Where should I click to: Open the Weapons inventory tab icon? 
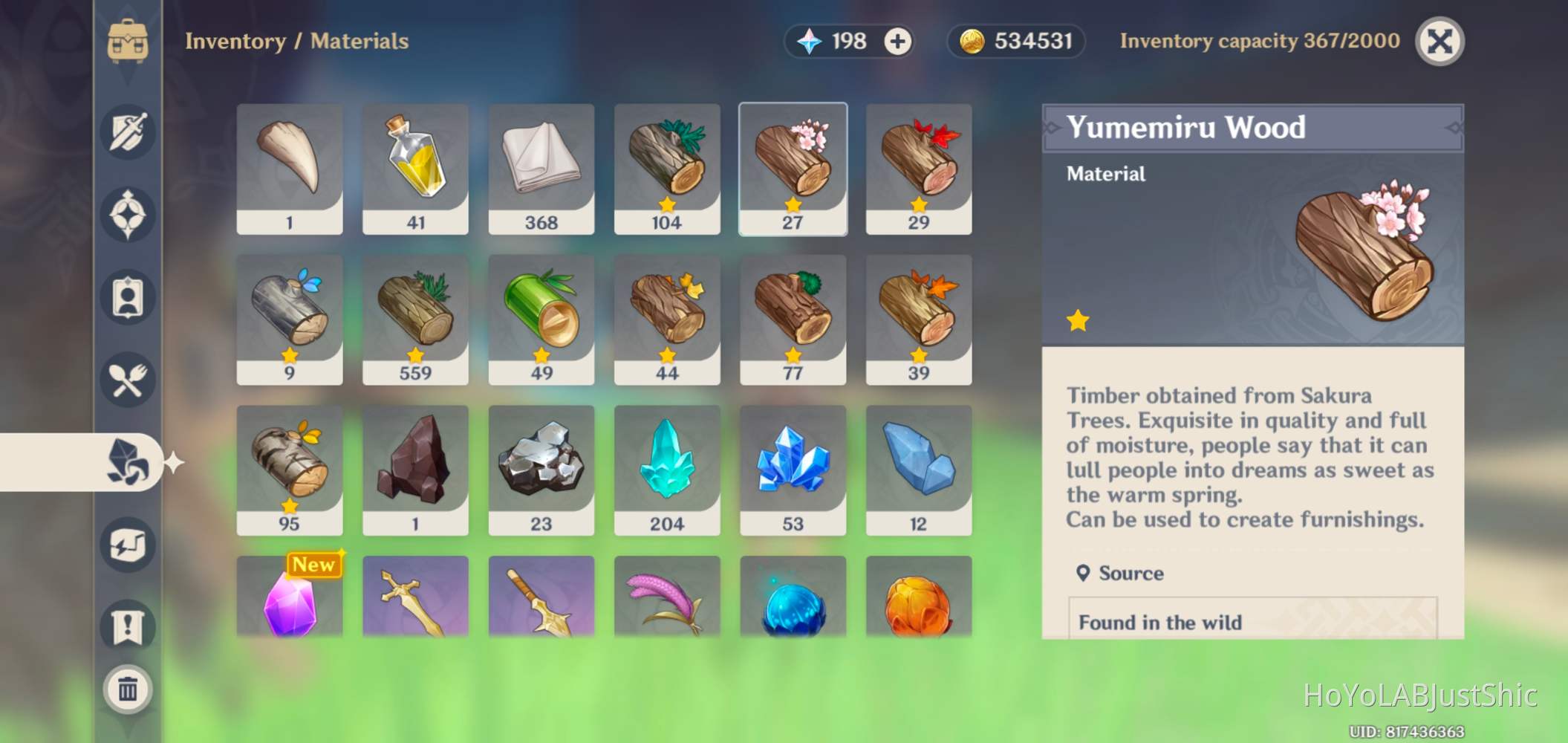coord(128,132)
